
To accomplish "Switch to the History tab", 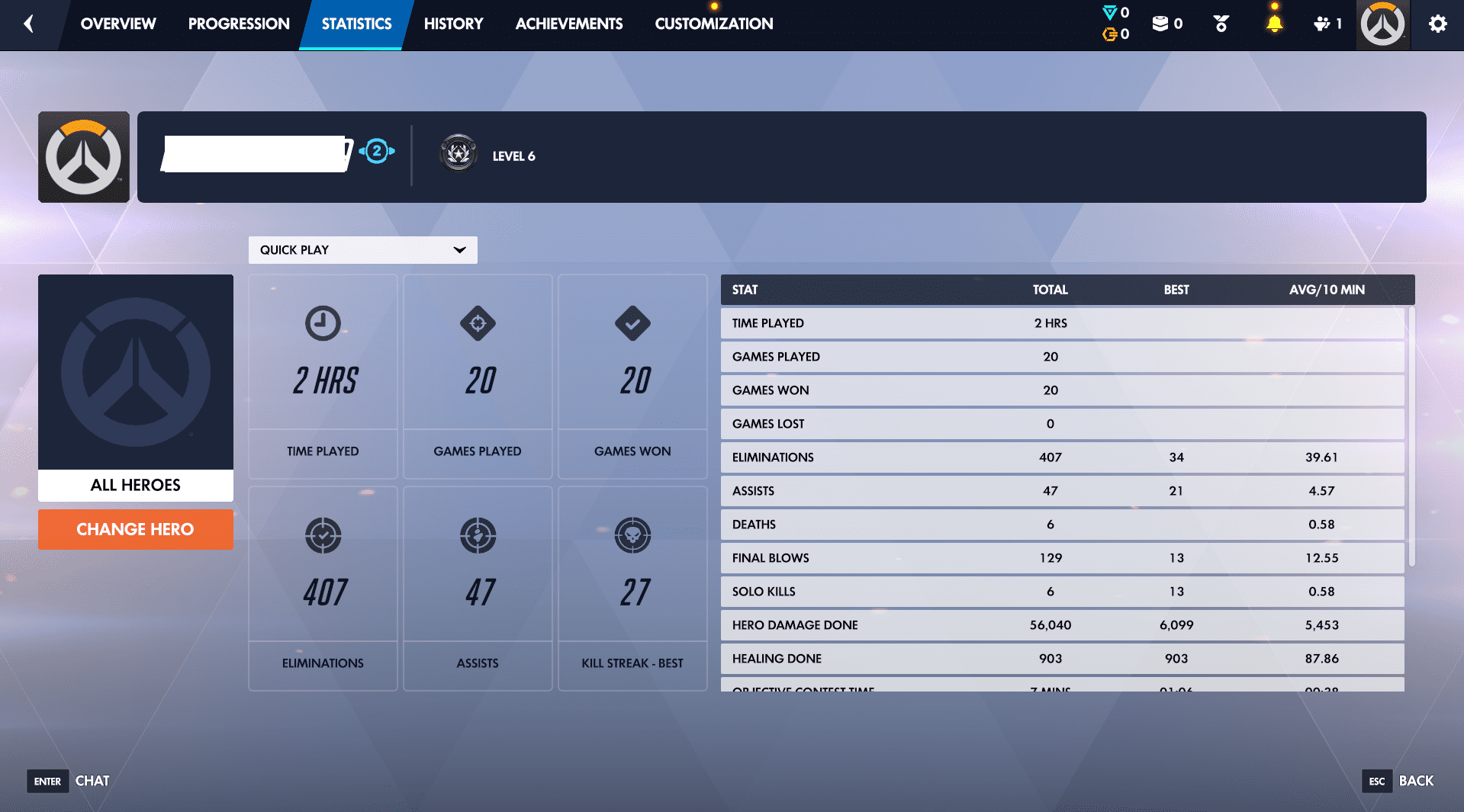I will (453, 24).
